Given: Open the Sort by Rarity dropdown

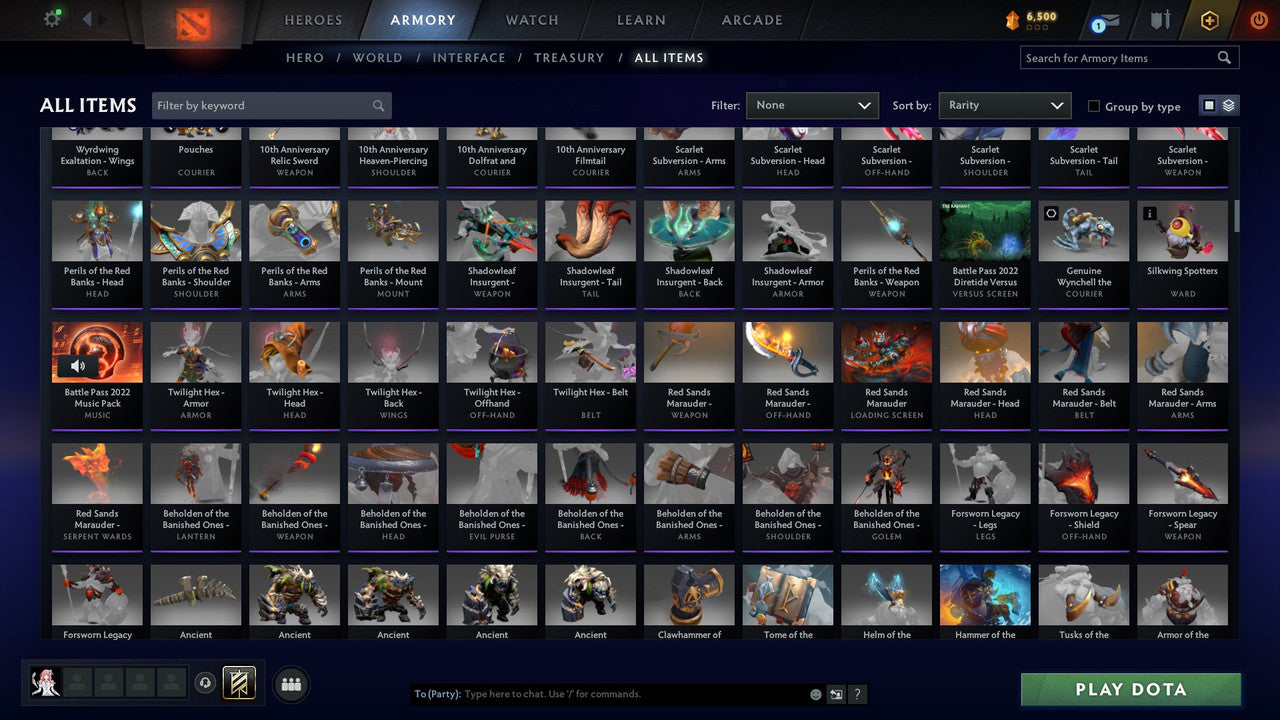Looking at the screenshot, I should pos(1005,105).
